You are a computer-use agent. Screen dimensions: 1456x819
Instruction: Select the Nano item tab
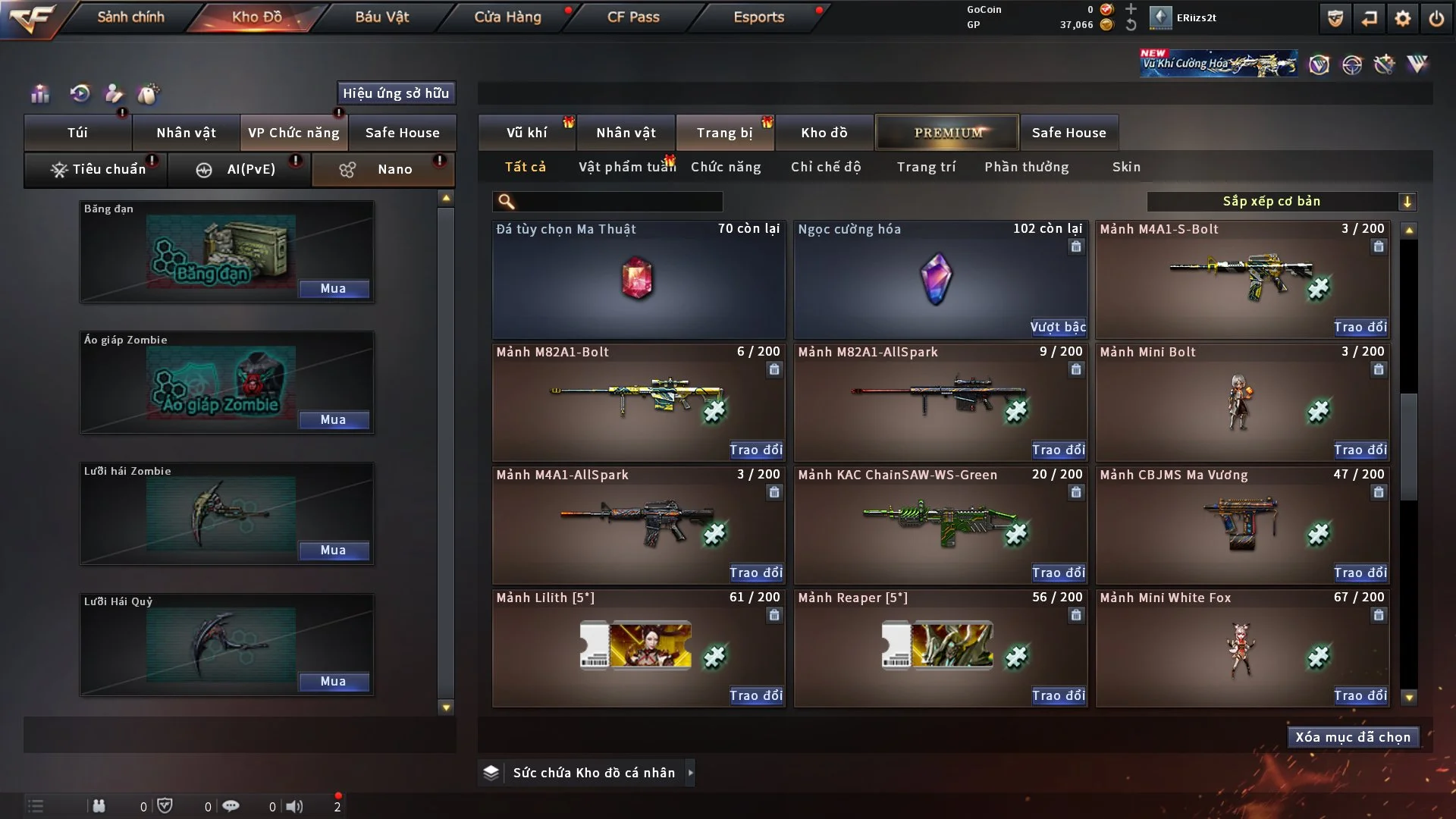coord(383,169)
